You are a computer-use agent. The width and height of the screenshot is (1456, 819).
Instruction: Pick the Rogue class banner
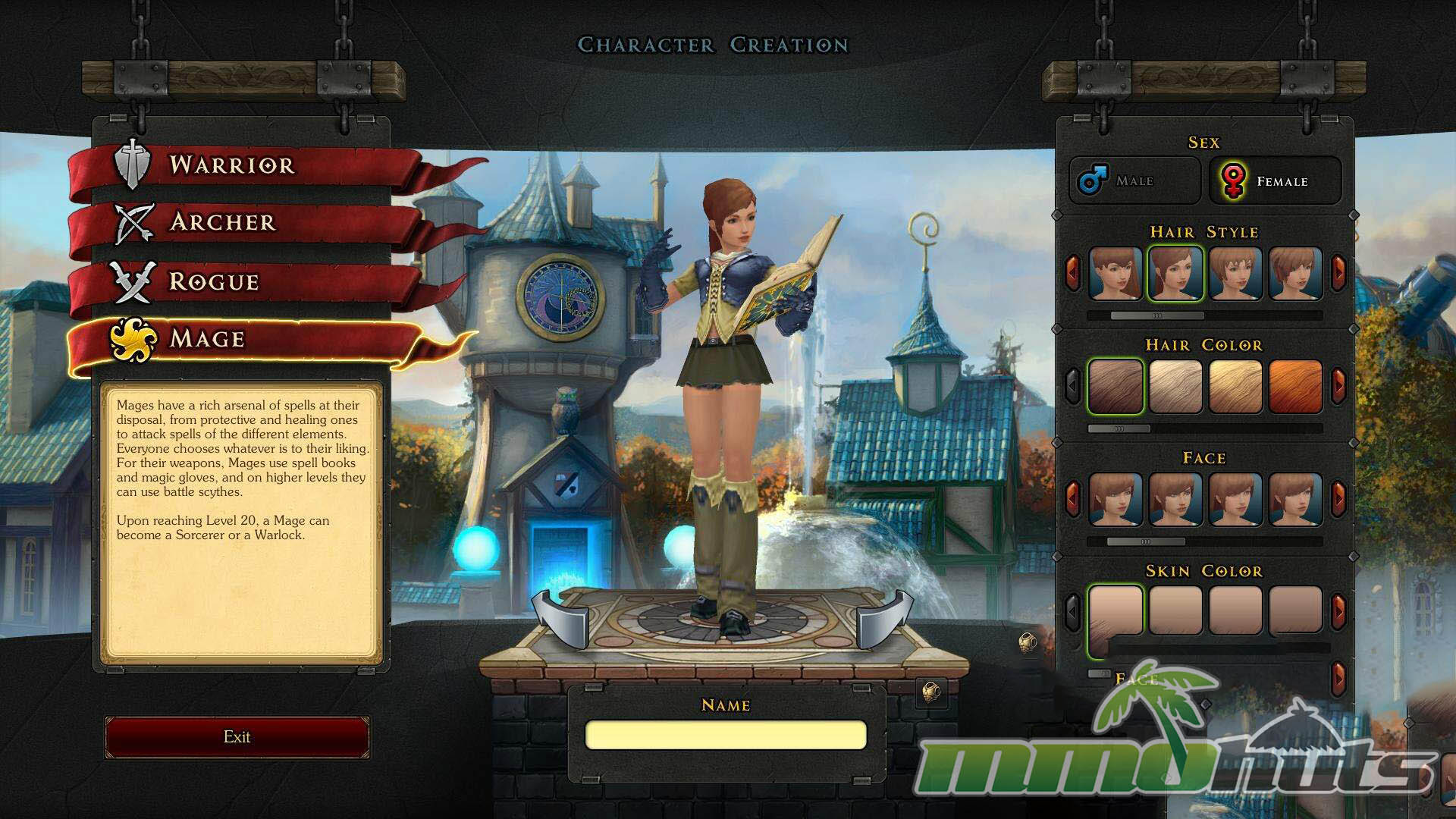click(214, 281)
